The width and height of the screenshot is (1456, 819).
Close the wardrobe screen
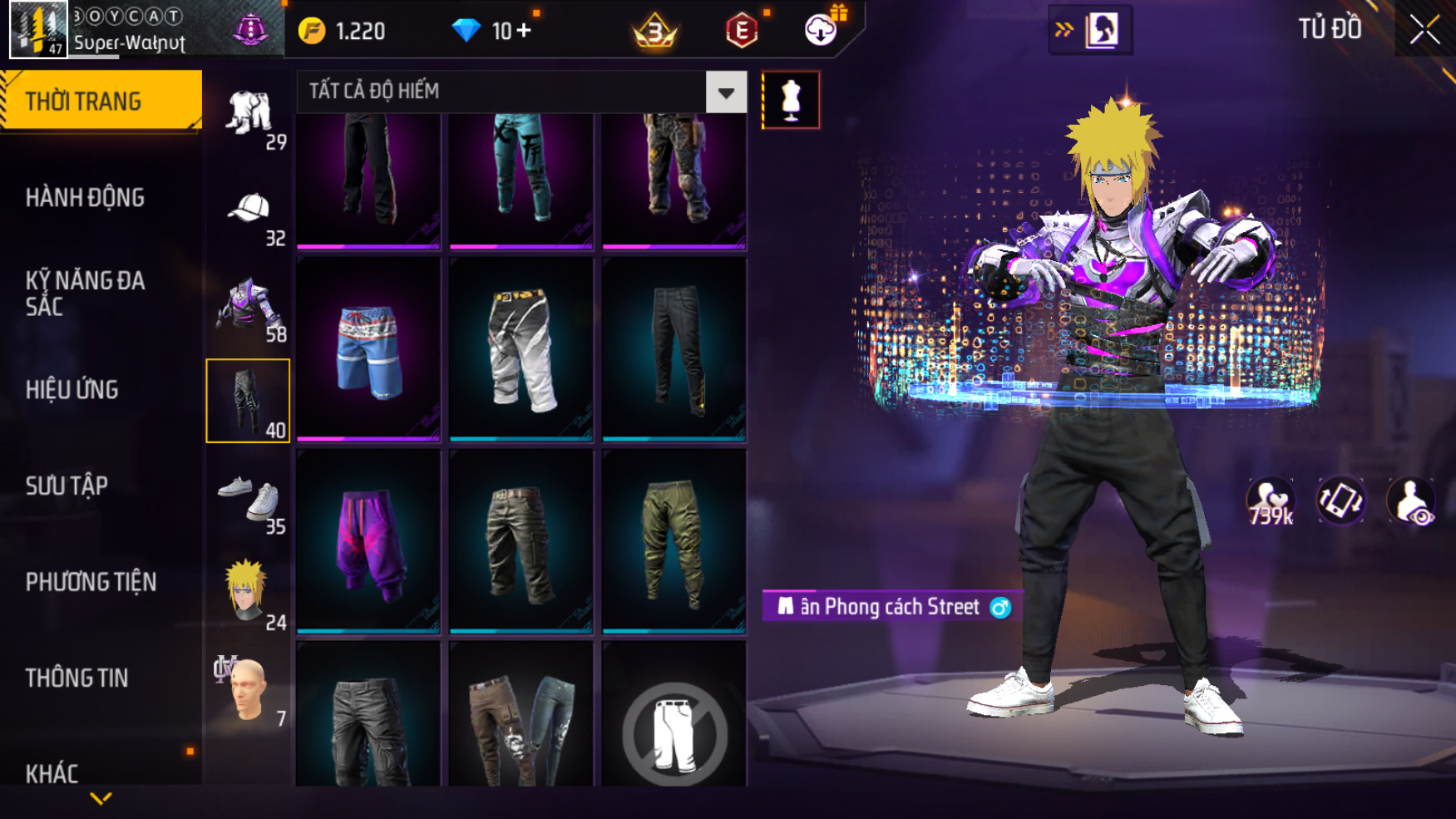1424,30
